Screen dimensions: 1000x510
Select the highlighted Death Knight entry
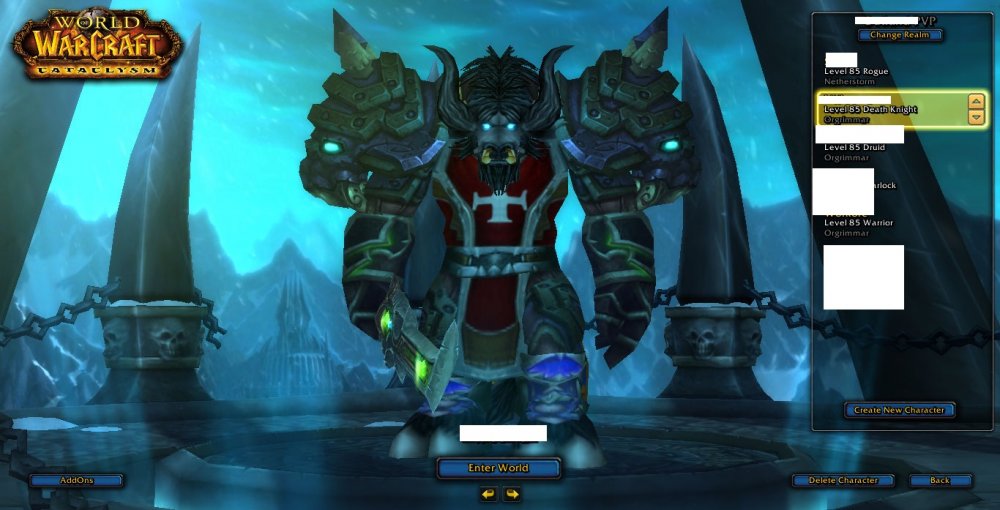tap(880, 110)
